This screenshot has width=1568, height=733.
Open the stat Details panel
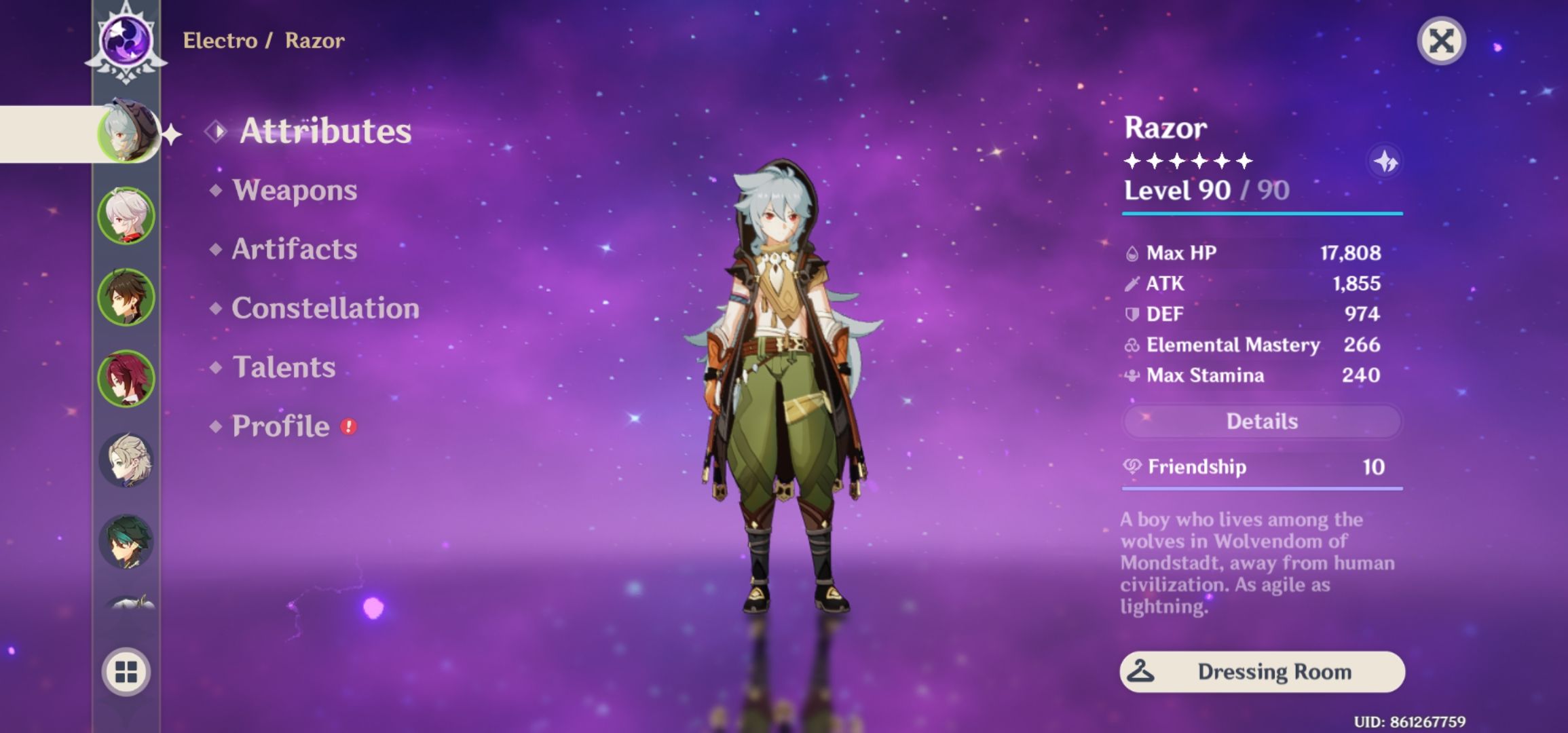click(x=1261, y=421)
